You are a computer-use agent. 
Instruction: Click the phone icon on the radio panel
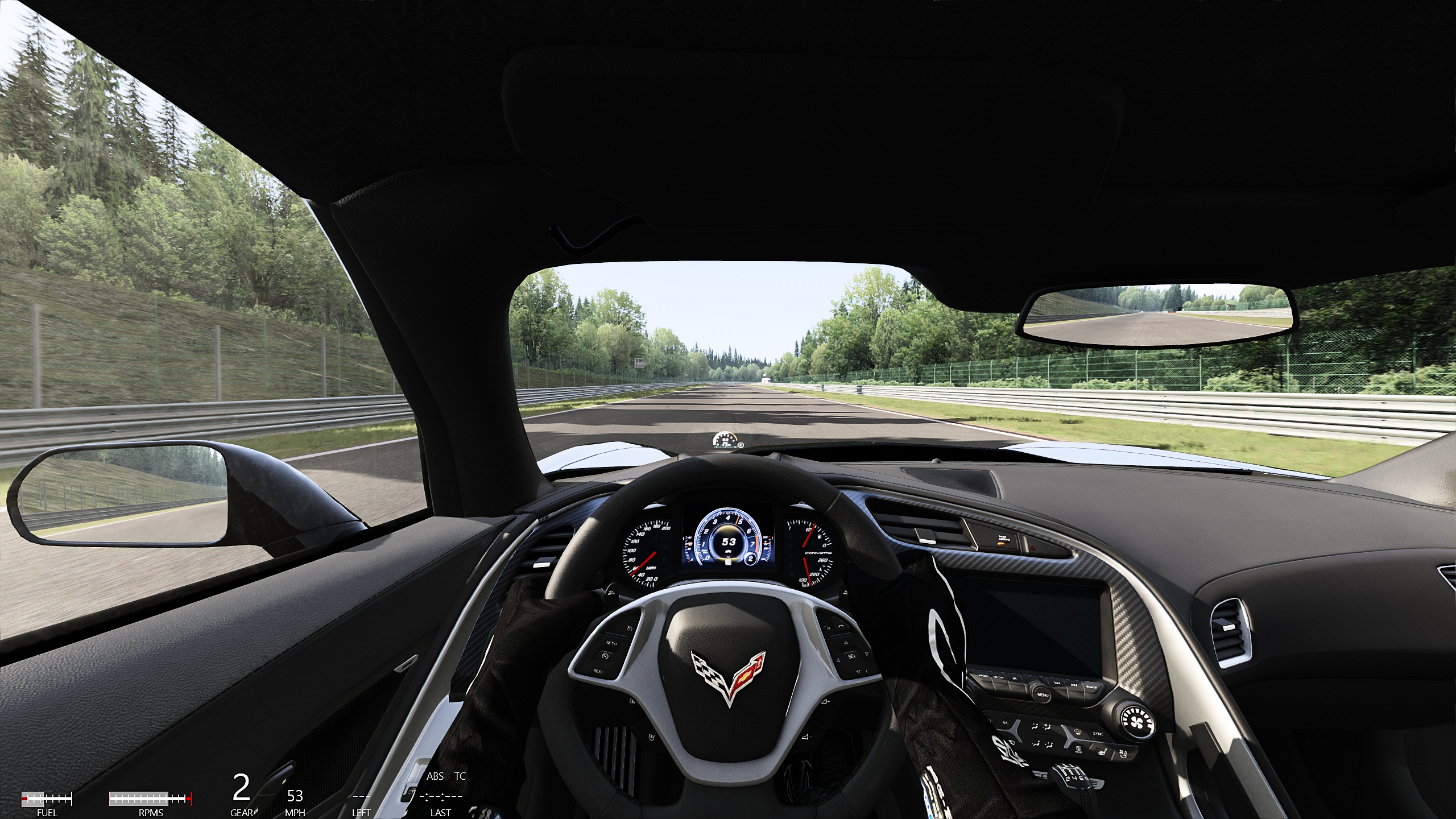[1015, 679]
